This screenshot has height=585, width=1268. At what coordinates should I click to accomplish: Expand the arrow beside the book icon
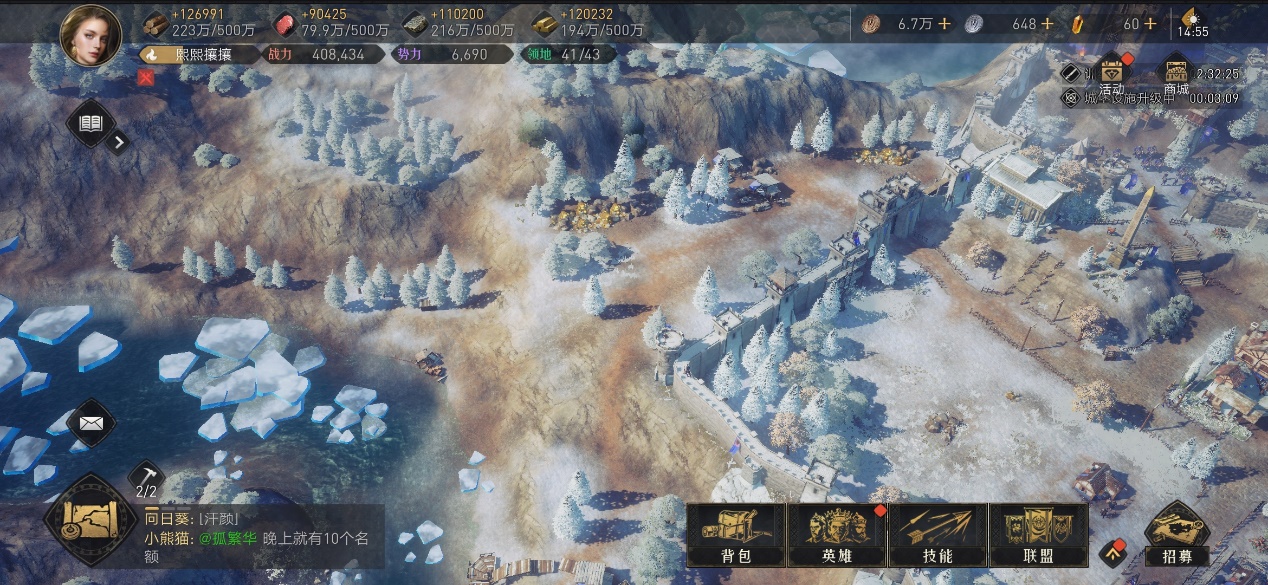tap(119, 142)
